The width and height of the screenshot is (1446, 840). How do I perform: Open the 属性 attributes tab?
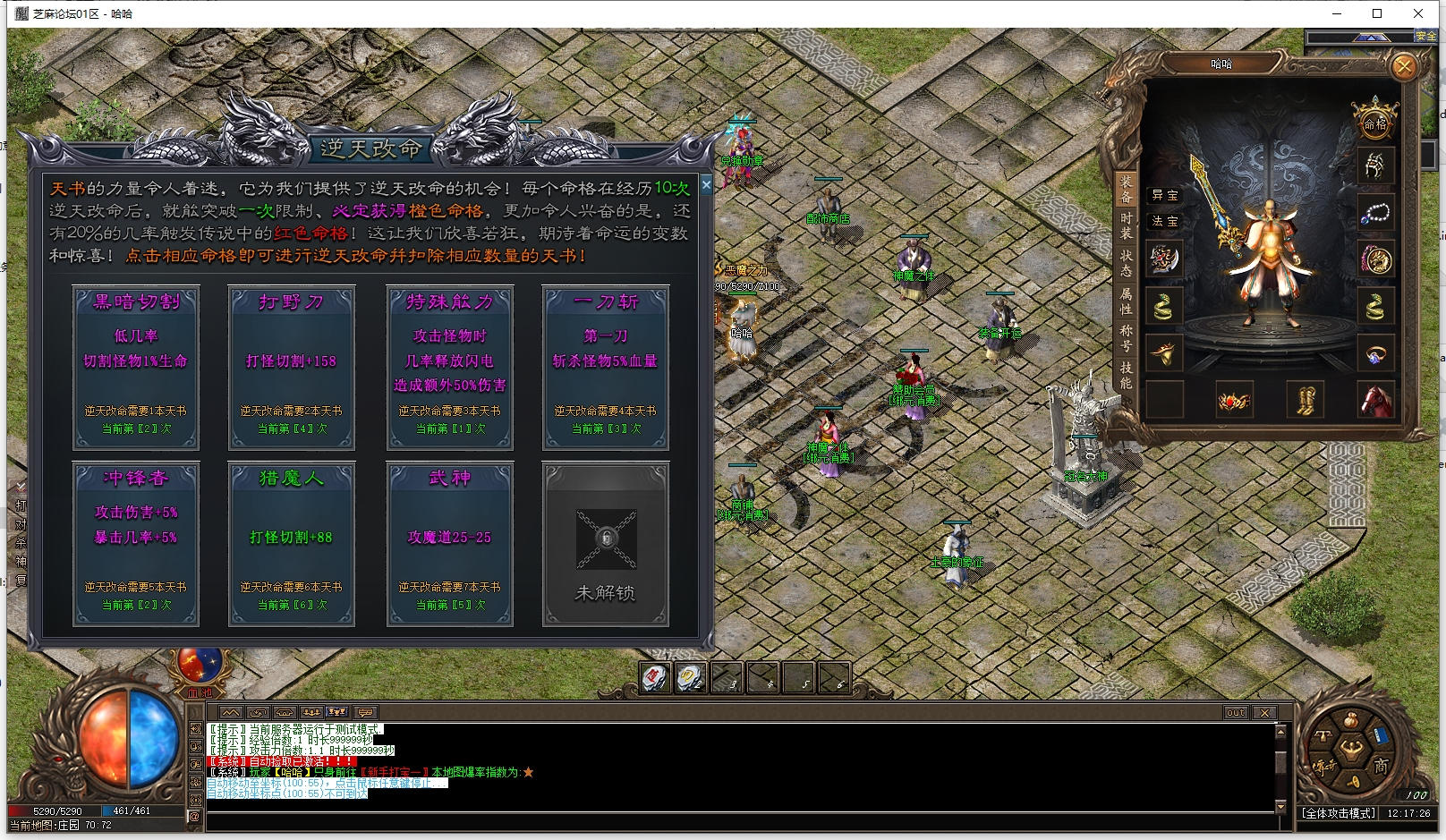point(1126,301)
